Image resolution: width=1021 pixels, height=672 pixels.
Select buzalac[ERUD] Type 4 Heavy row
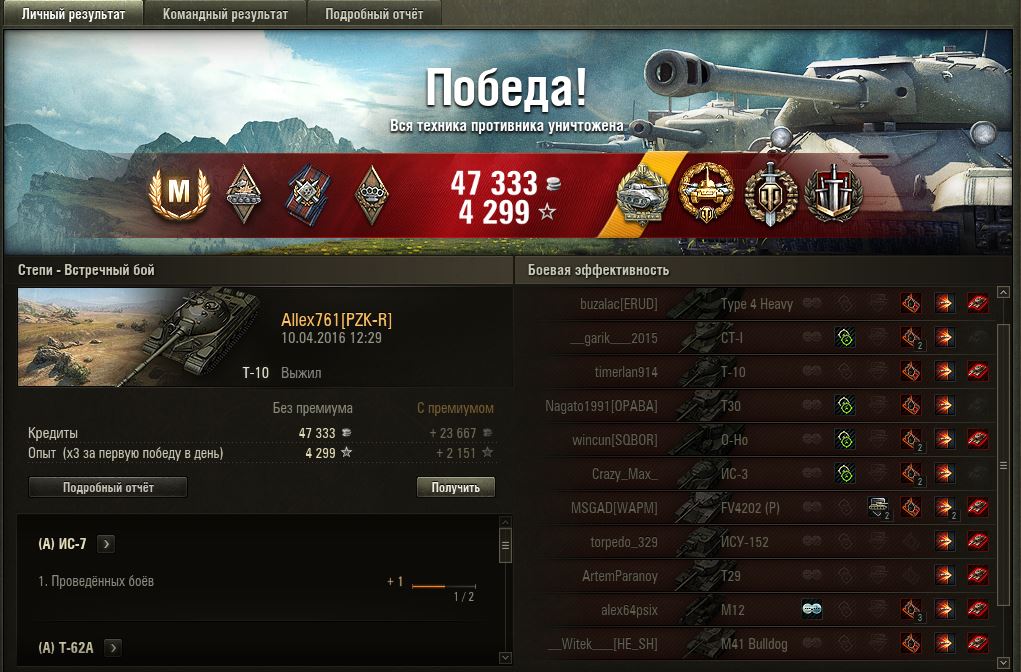click(x=700, y=304)
